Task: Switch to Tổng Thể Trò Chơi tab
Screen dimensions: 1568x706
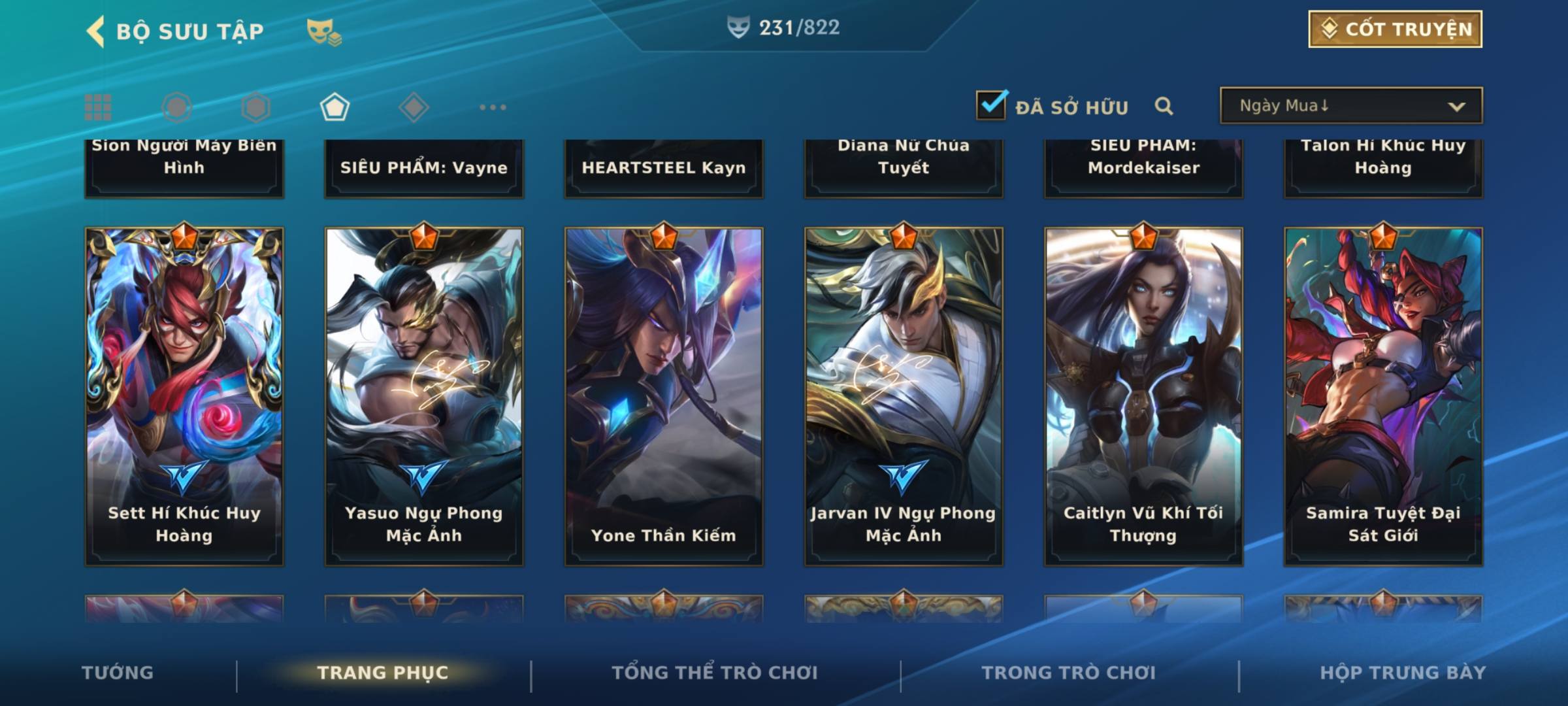Action: 715,673
